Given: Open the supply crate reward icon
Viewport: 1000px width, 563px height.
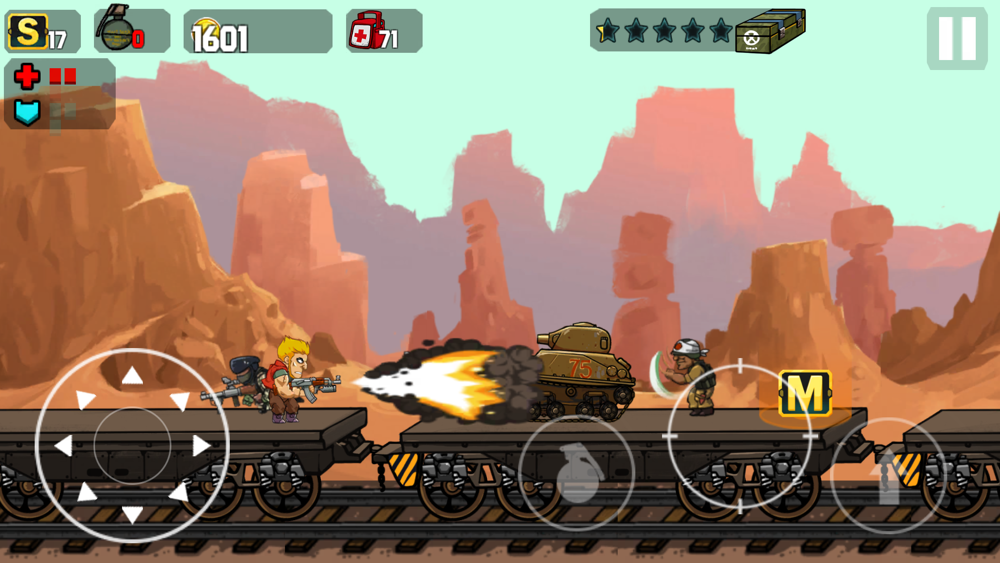Looking at the screenshot, I should pyautogui.click(x=770, y=31).
